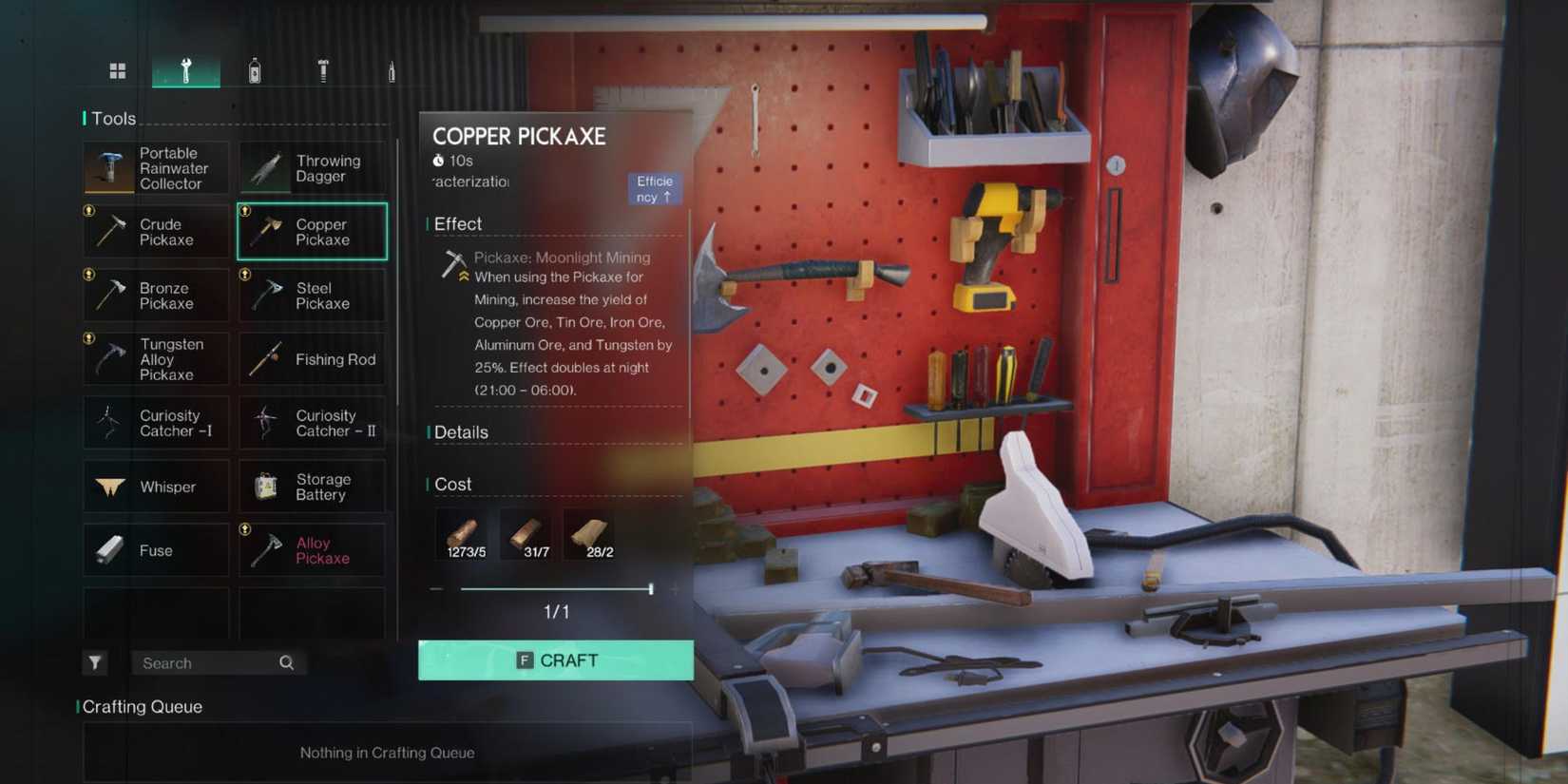Toggle the Efficiency sort order
The width and height of the screenshot is (1568, 784).
point(655,188)
